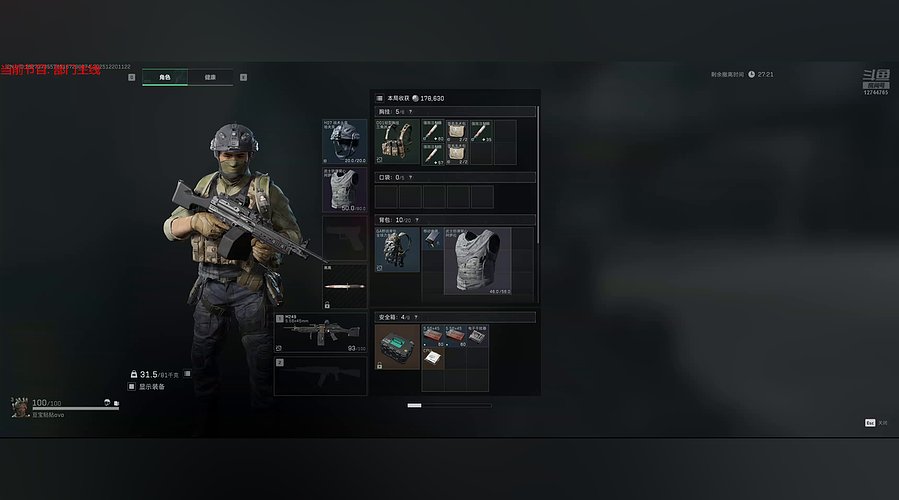
Task: Click the player avatar portrait
Action: click(19, 406)
